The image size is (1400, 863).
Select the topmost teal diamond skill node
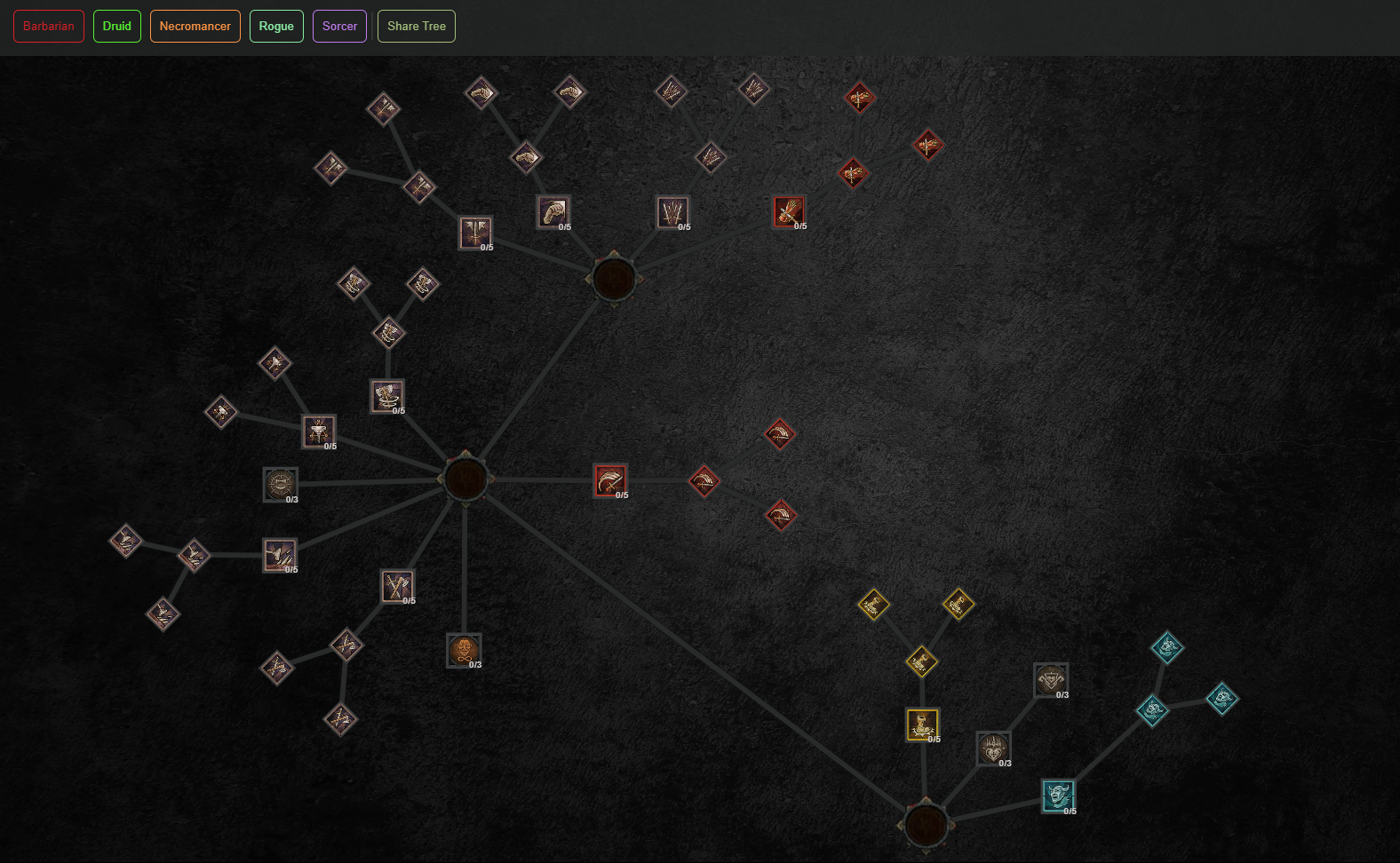[1166, 647]
